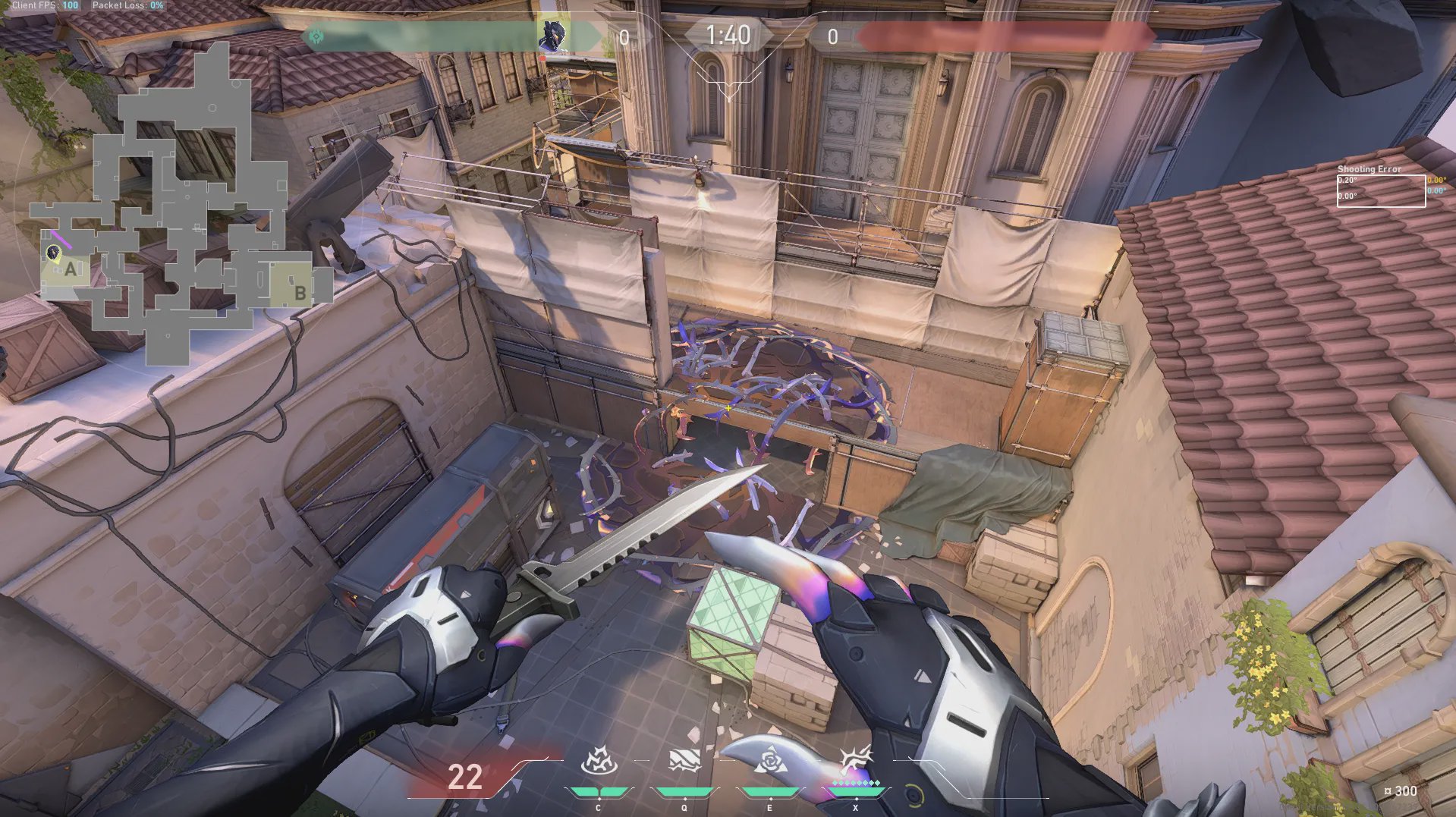The image size is (1456, 817).
Task: Open the Shooting Error graph box
Action: coord(1380,190)
